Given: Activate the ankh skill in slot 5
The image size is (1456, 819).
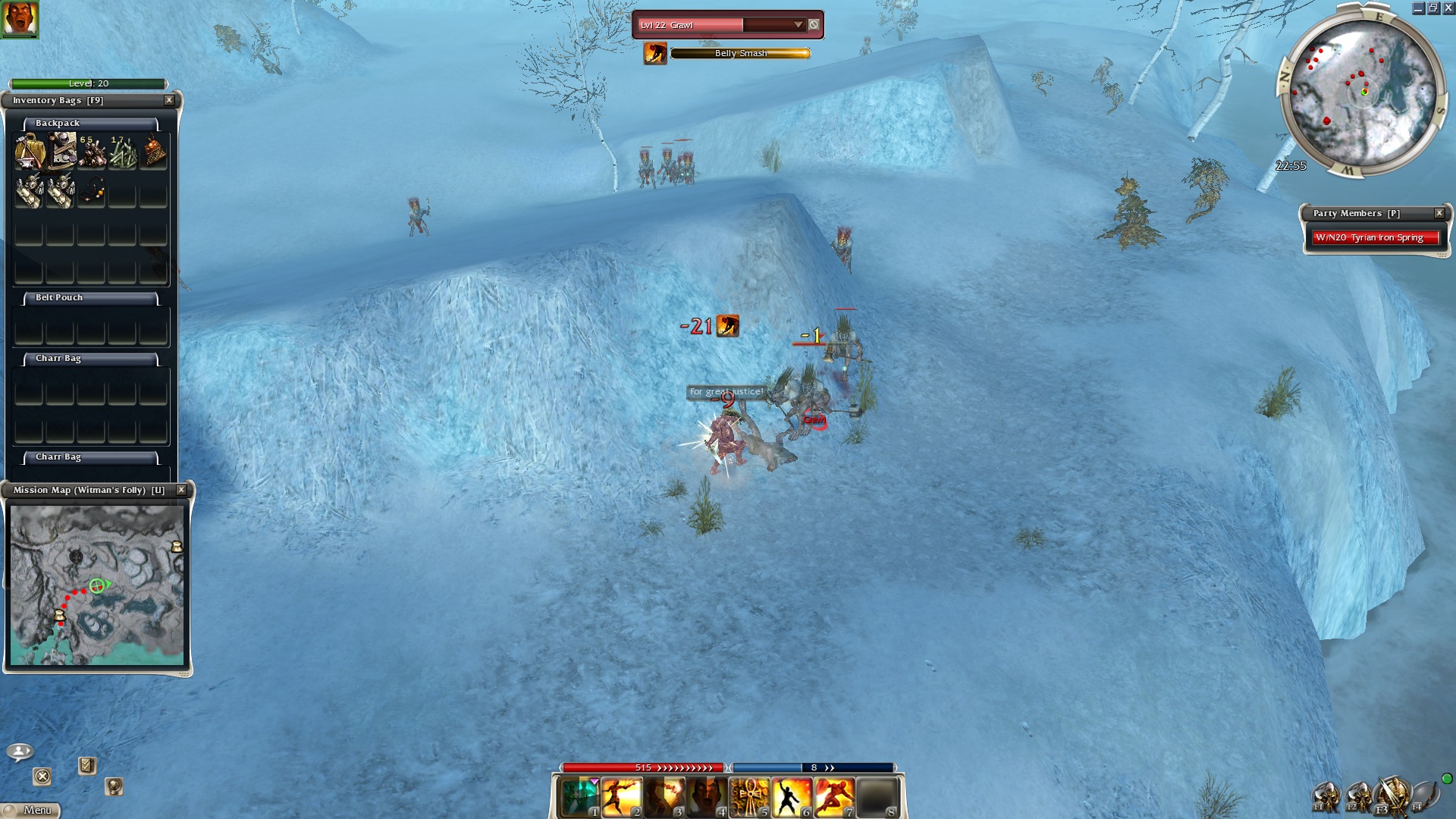Looking at the screenshot, I should click(749, 798).
